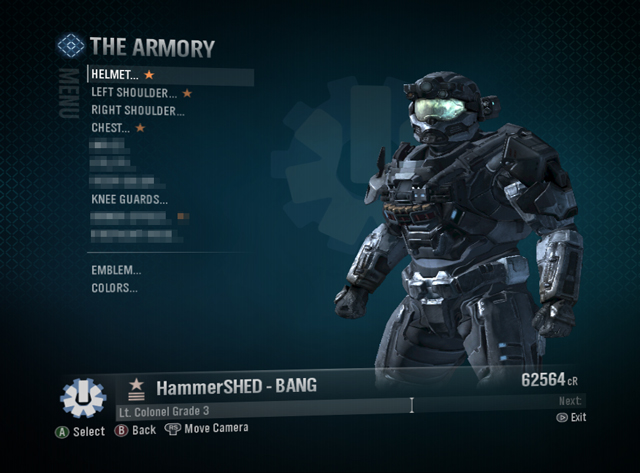
Task: Select the Knee Guards option
Action: point(129,200)
